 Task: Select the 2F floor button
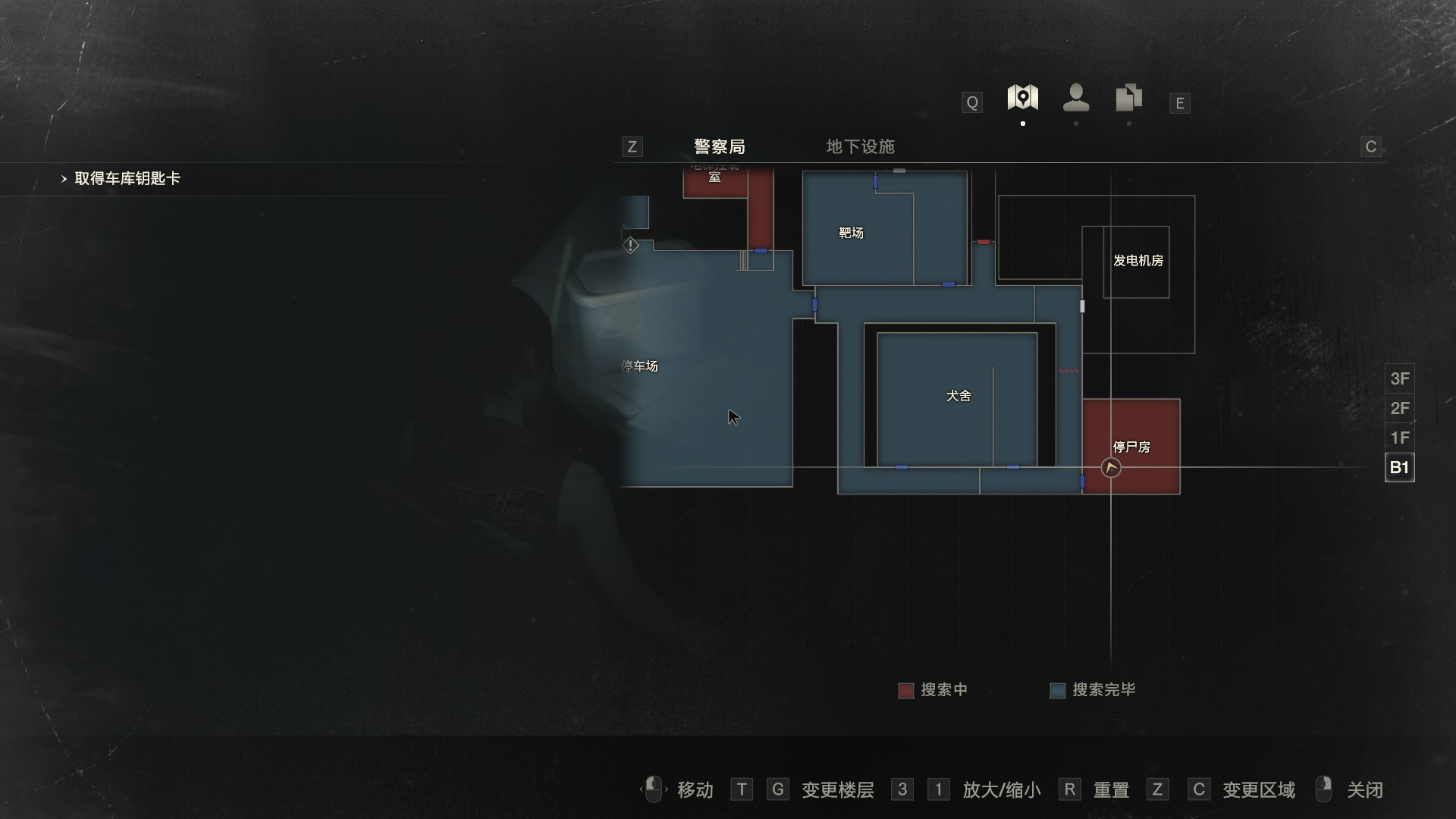tap(1399, 408)
